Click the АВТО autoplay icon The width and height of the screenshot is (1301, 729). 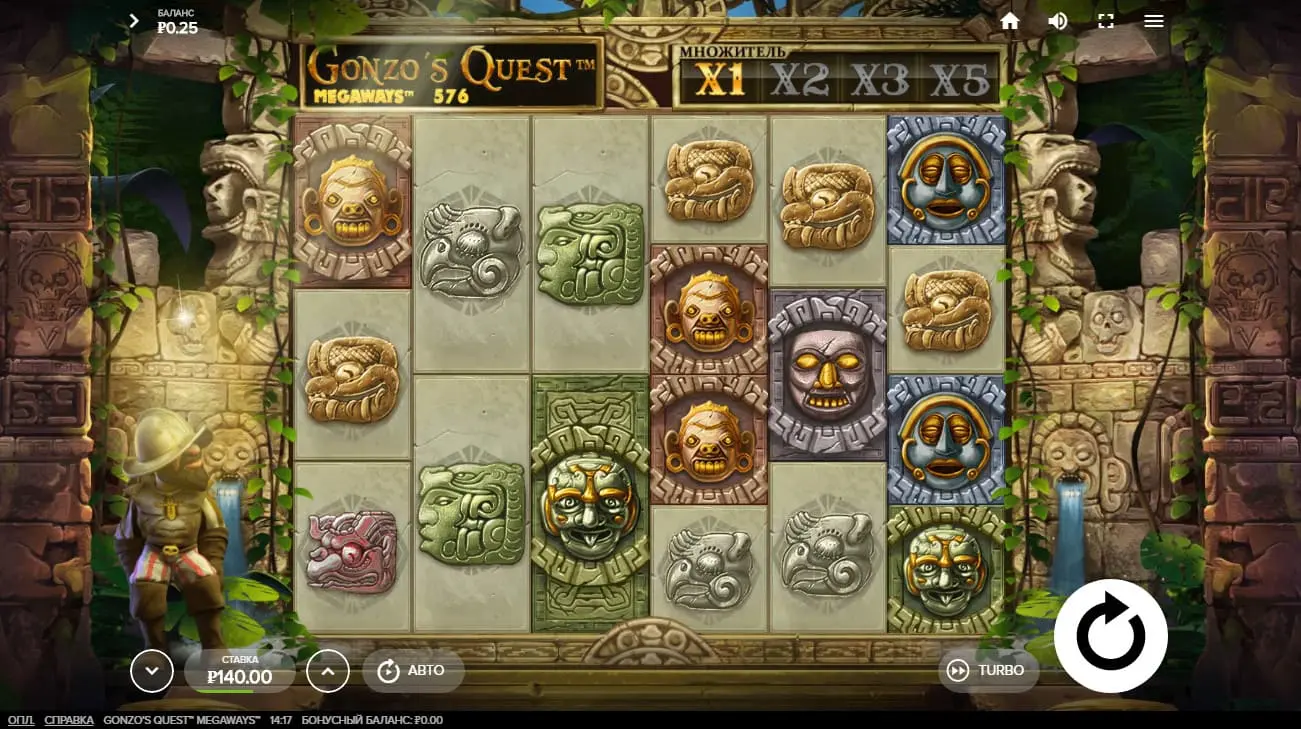tap(389, 670)
